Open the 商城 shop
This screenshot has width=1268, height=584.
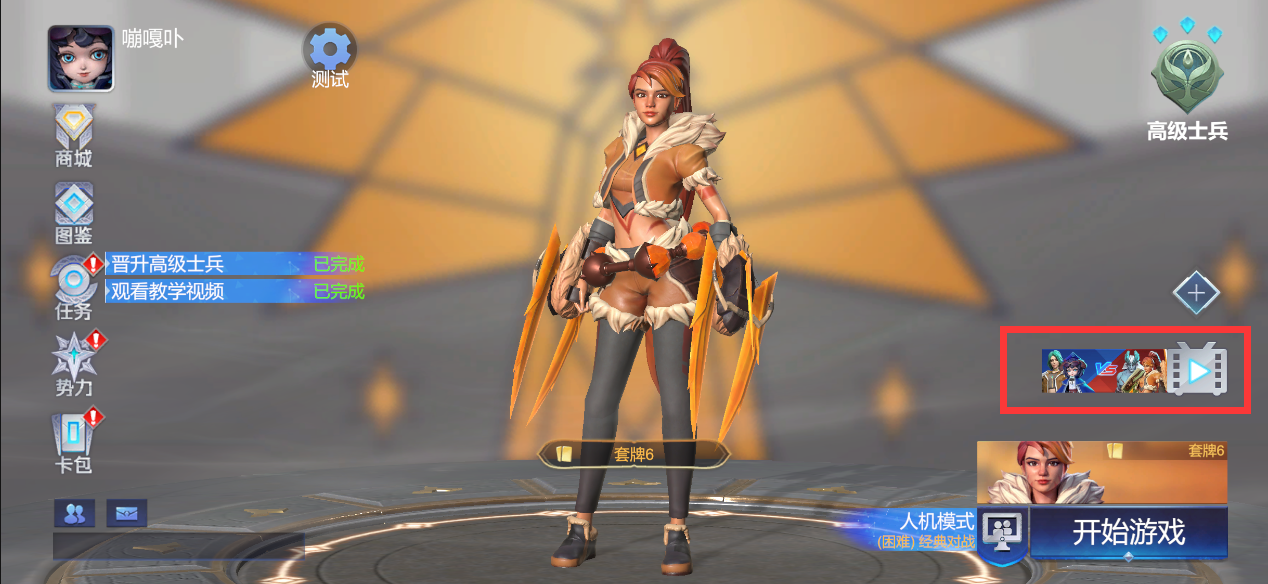tap(74, 135)
